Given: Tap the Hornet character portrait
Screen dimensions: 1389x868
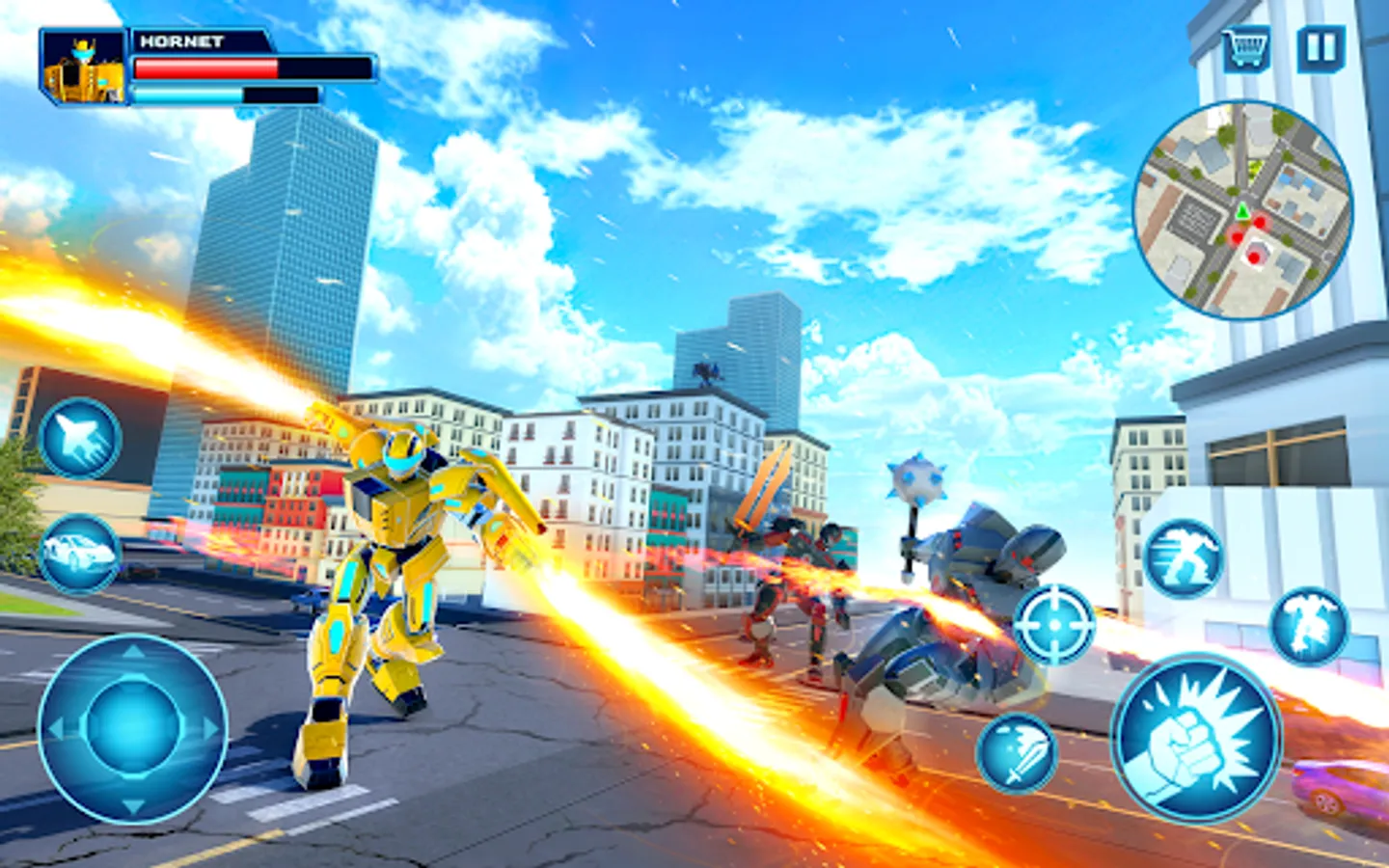Looking at the screenshot, I should (x=82, y=68).
